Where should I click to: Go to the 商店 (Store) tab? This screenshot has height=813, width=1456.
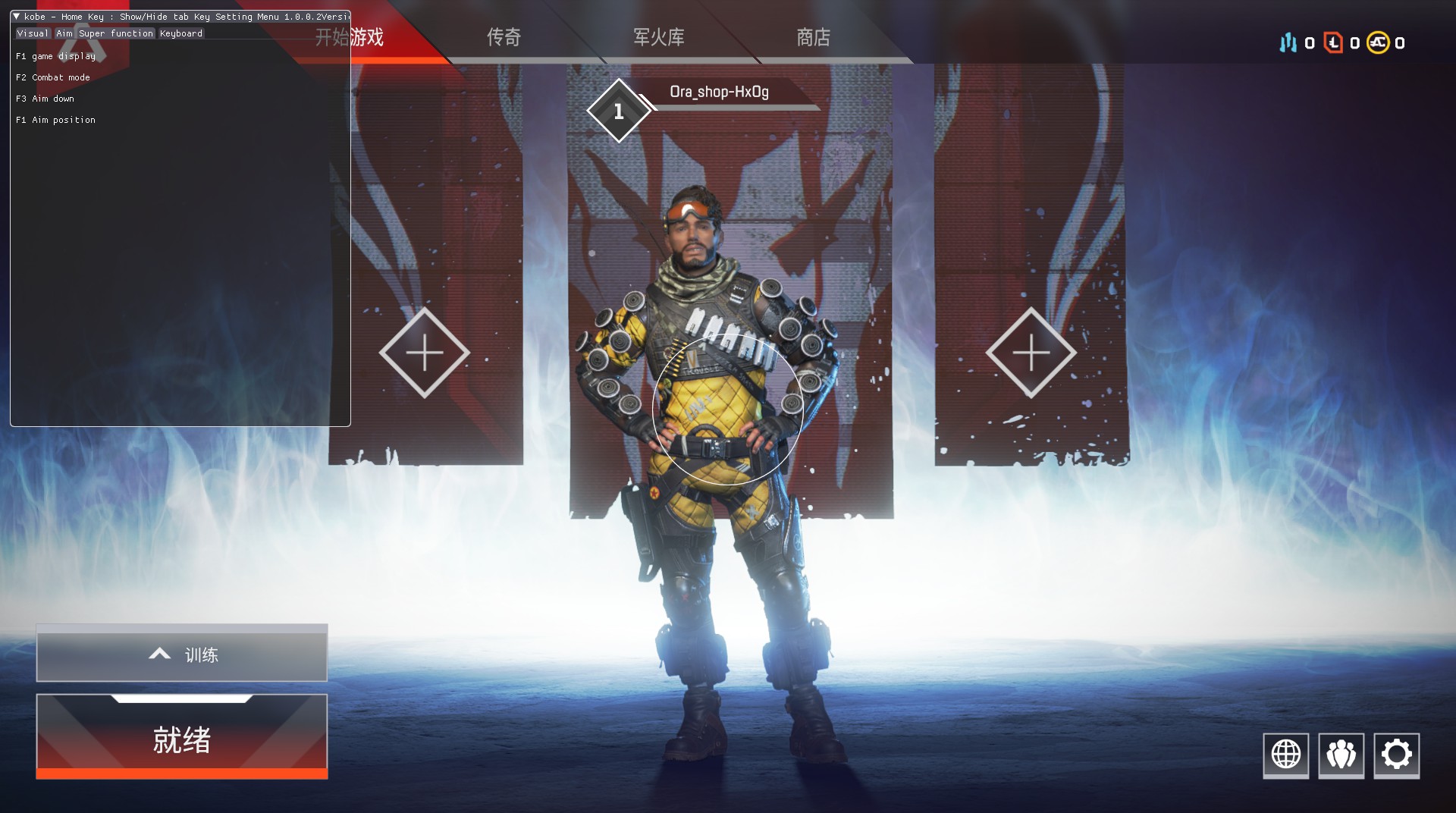pos(813,37)
